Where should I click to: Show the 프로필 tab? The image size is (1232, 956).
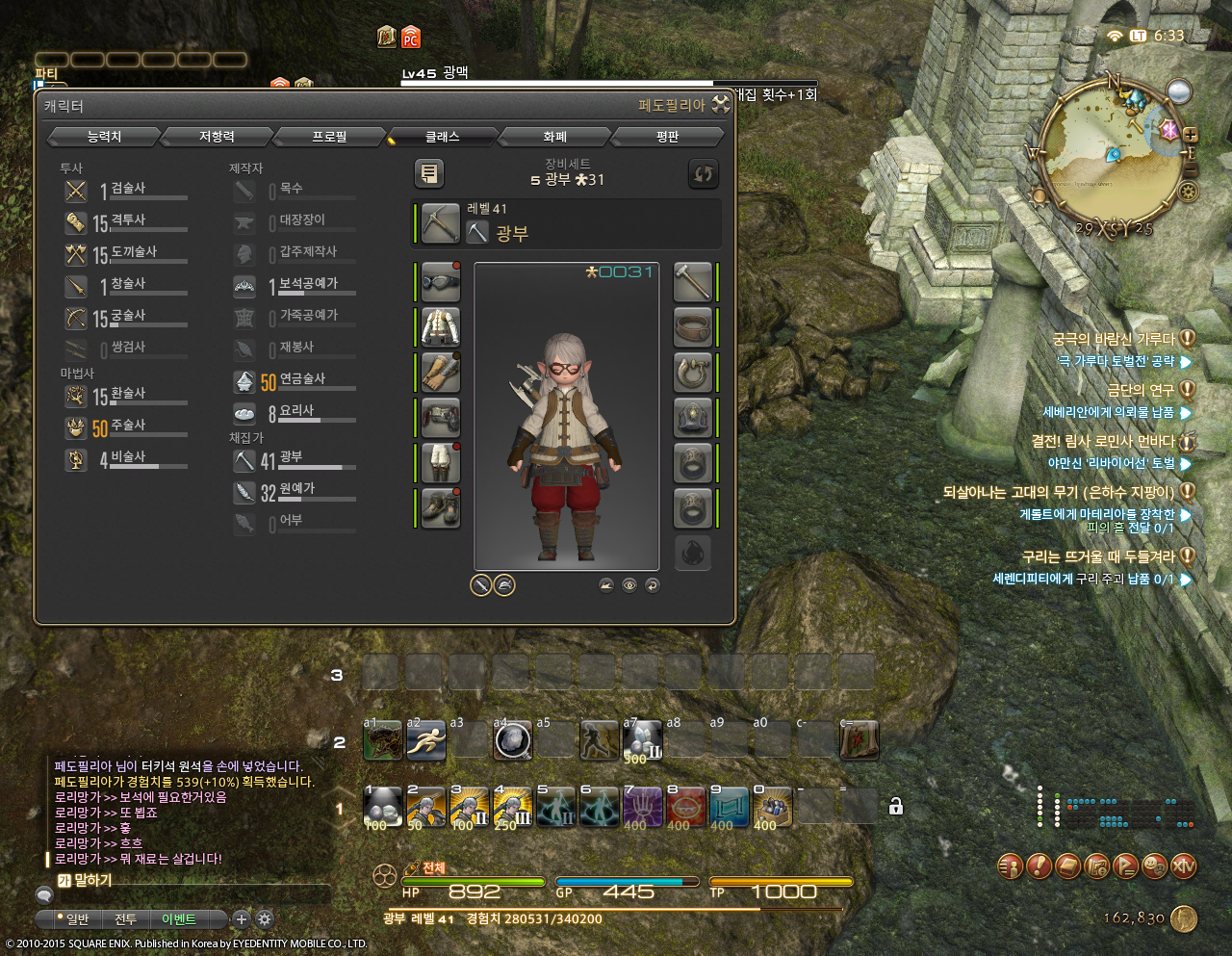click(329, 137)
